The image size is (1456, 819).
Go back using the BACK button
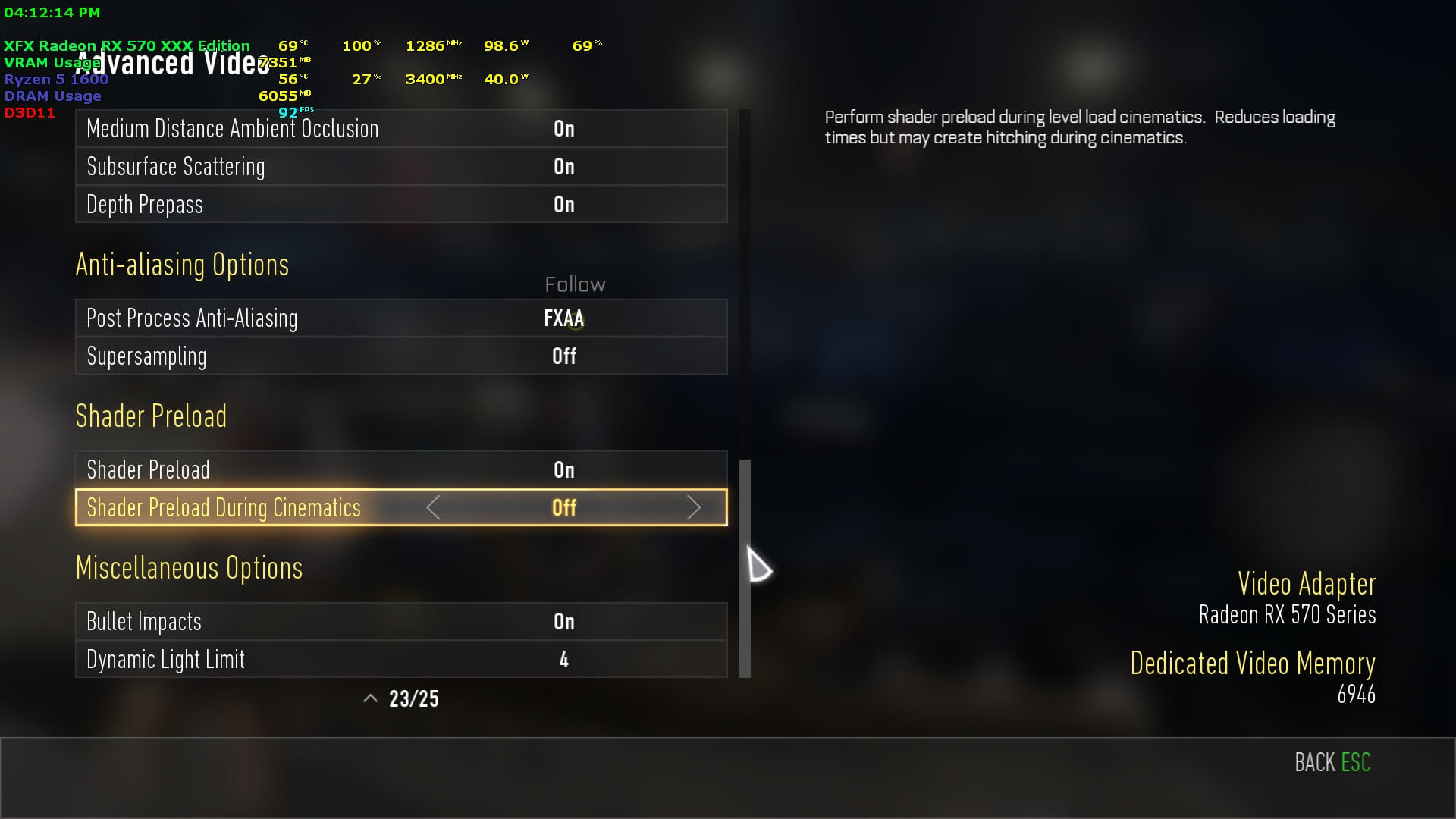[1332, 762]
